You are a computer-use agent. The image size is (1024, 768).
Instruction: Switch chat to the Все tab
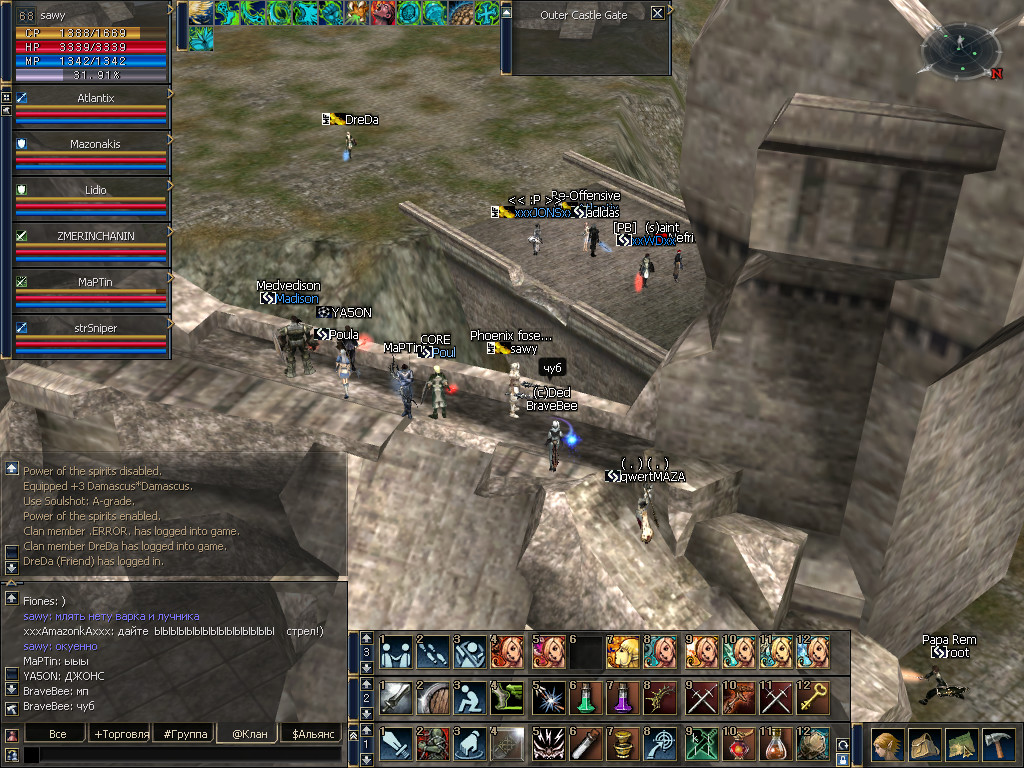58,734
